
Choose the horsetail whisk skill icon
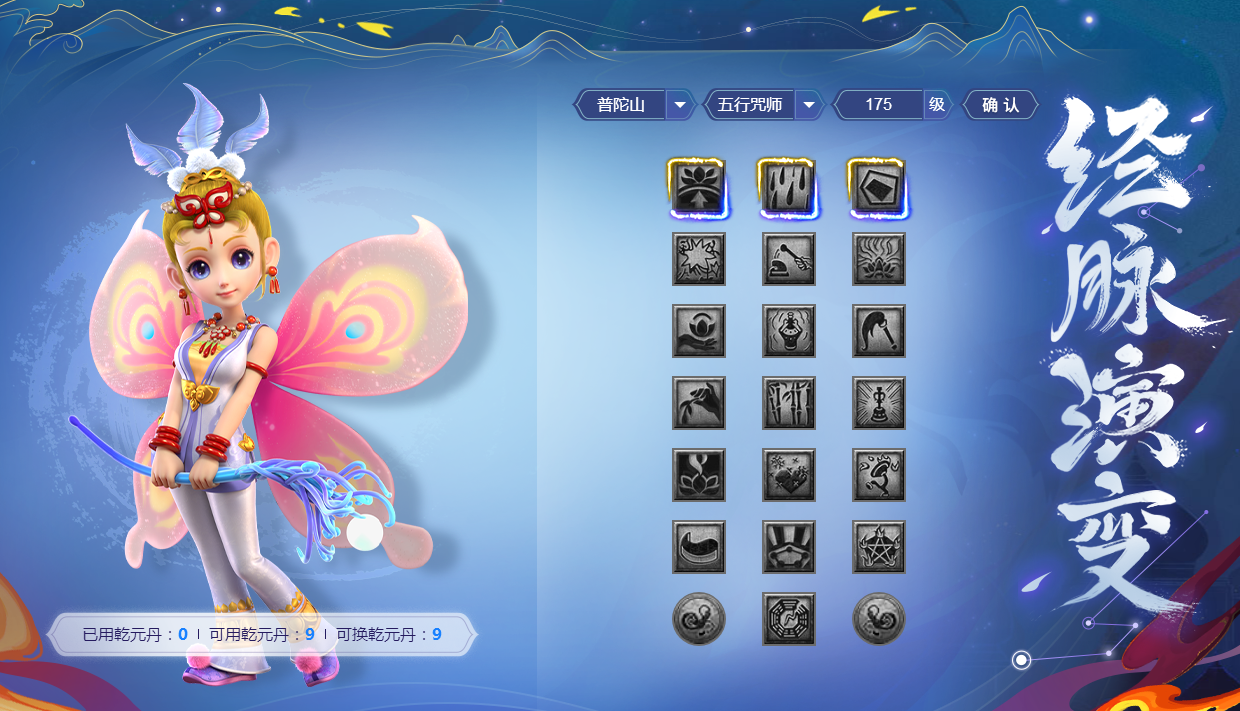[x=878, y=331]
